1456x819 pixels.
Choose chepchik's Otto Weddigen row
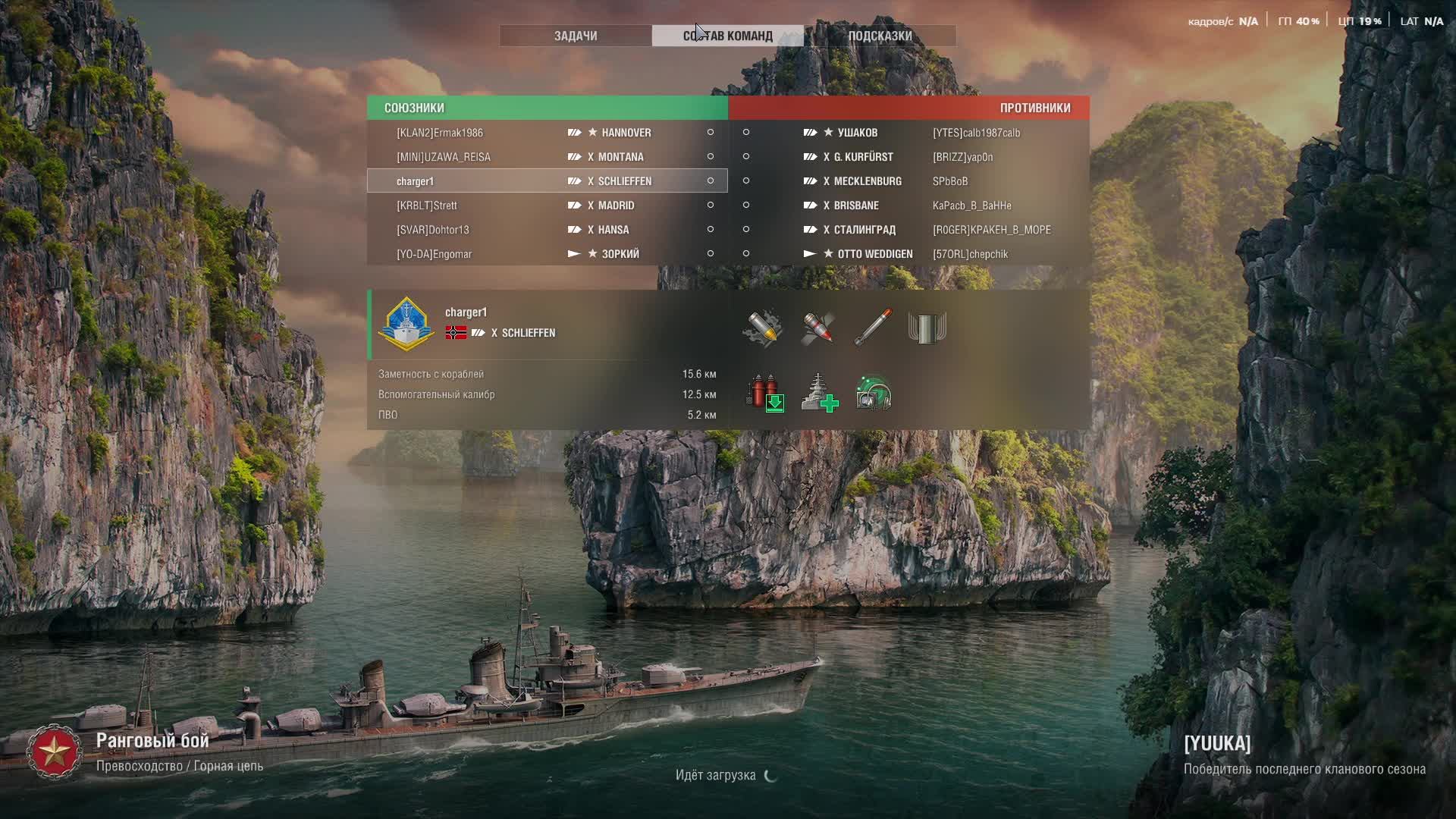click(x=908, y=254)
